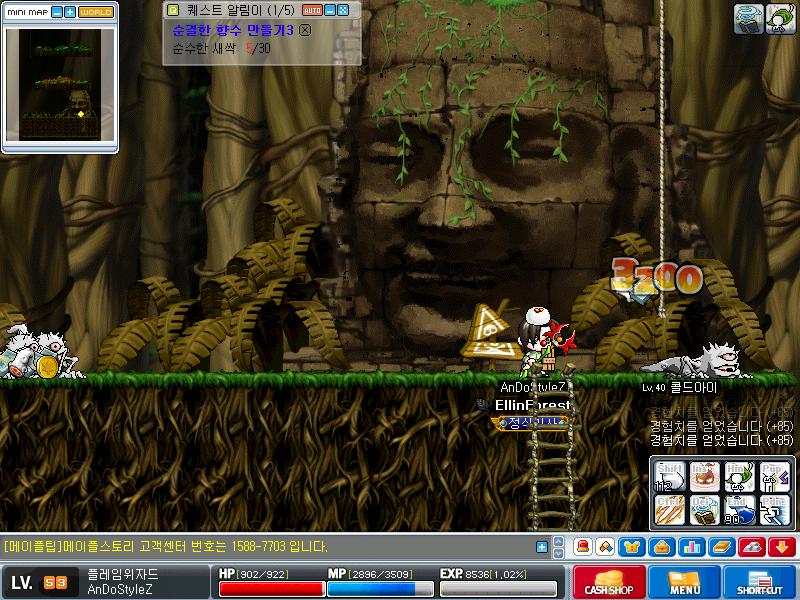Image resolution: width=800 pixels, height=600 pixels.
Task: Close the quest helper window
Action: (343, 9)
